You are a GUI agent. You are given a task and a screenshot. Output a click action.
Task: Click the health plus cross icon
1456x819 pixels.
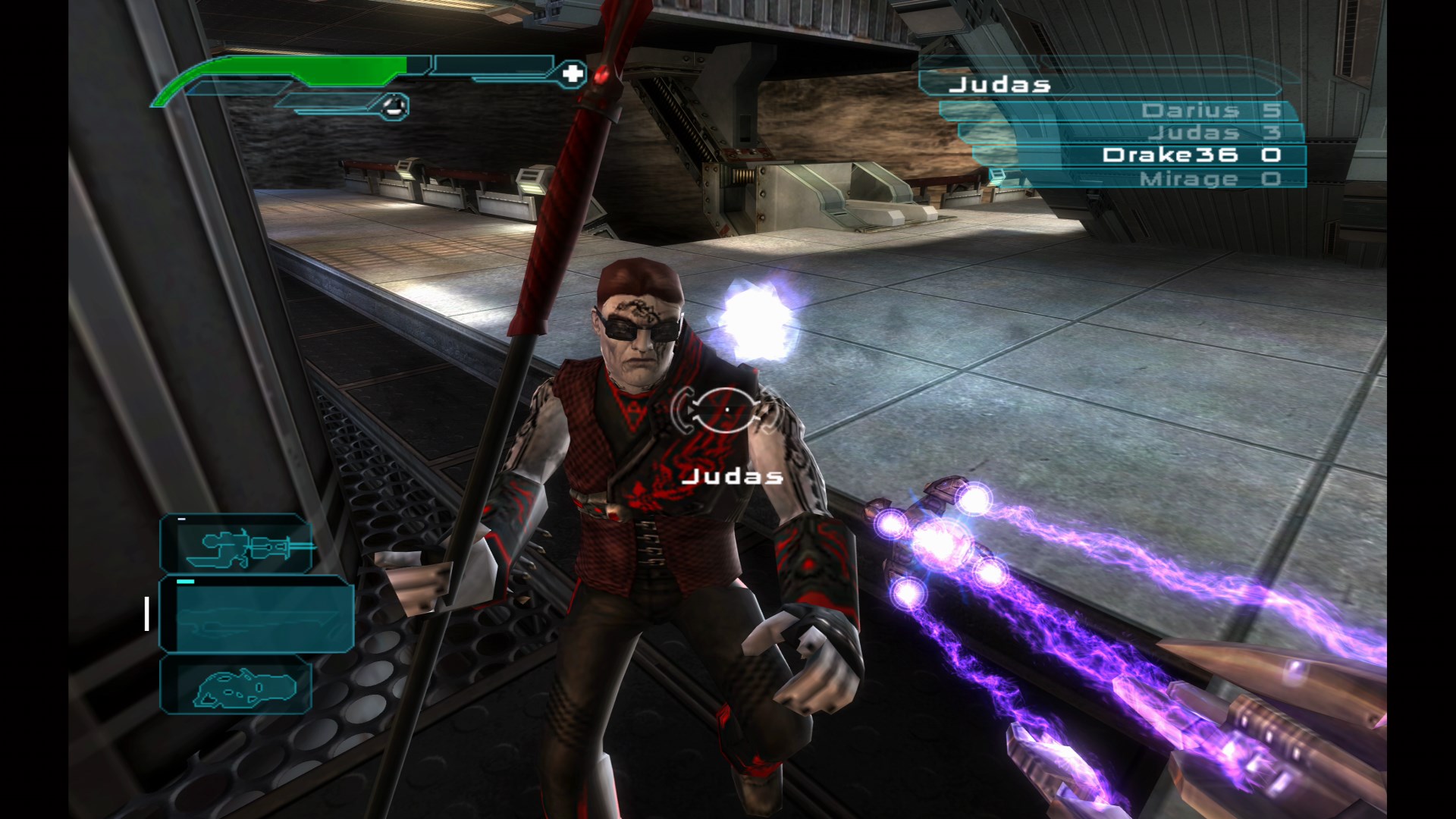pyautogui.click(x=574, y=74)
